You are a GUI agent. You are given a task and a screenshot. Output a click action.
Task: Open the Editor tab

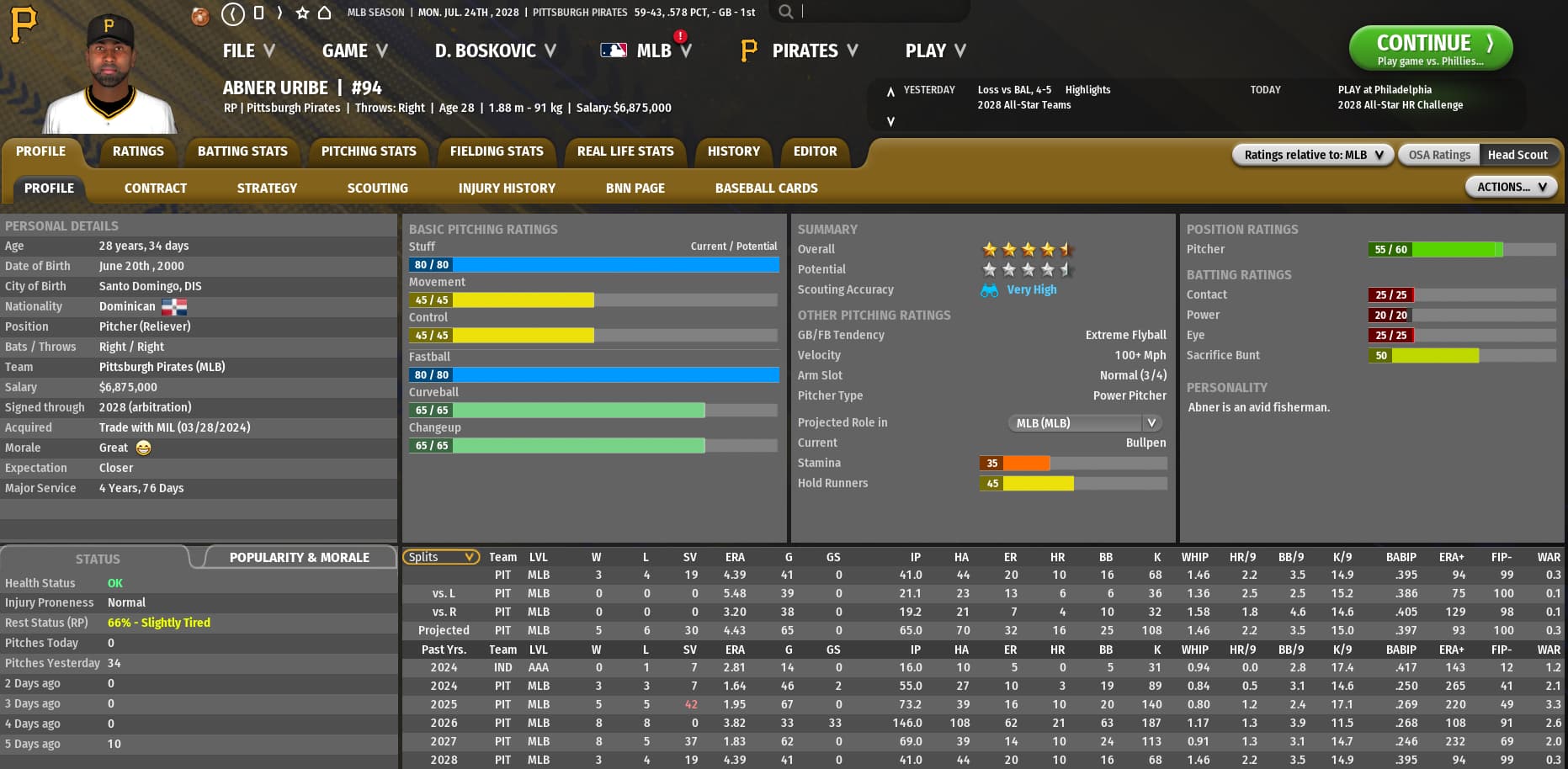pyautogui.click(x=815, y=151)
